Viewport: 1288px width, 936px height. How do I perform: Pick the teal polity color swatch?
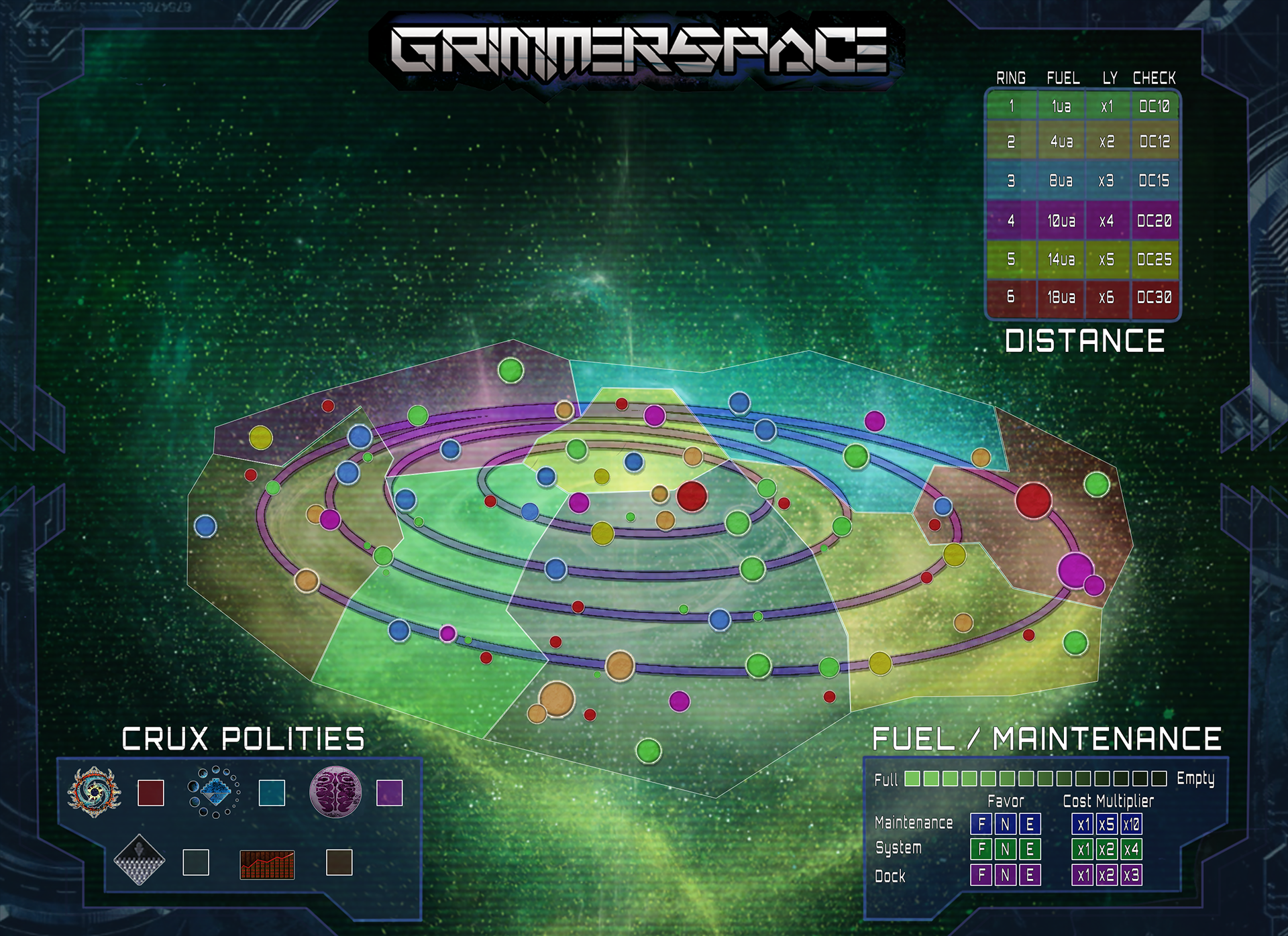[272, 793]
